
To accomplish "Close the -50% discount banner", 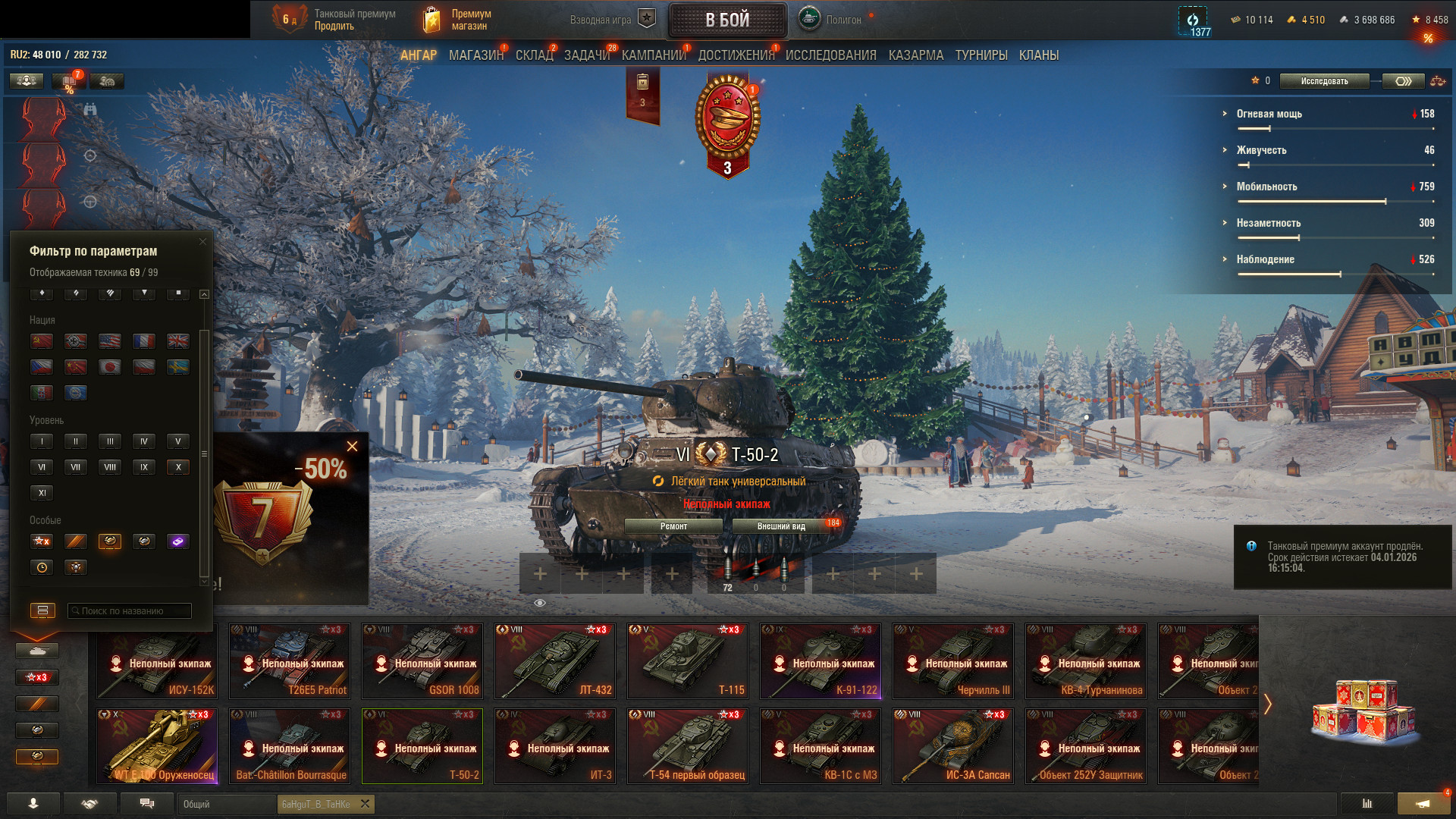I will click(352, 447).
